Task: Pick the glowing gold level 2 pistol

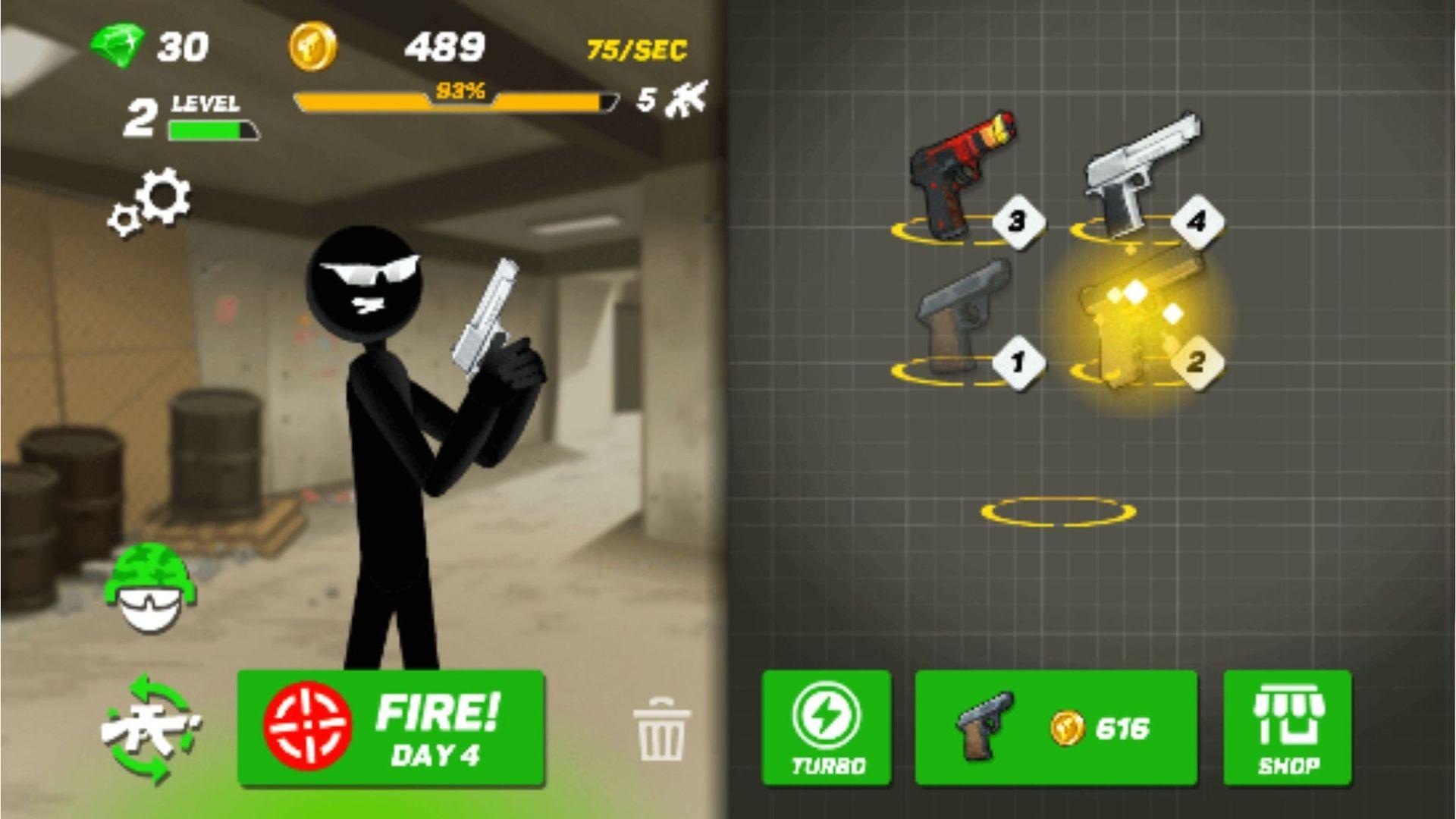Action: tap(1137, 322)
